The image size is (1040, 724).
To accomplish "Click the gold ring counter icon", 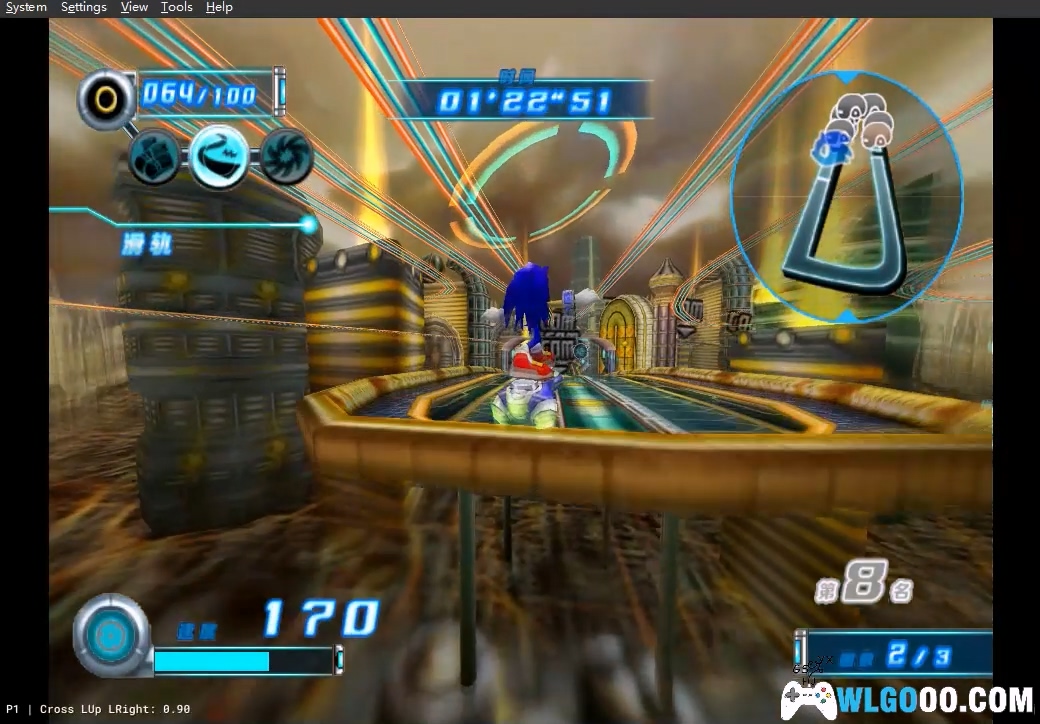I will 104,97.
